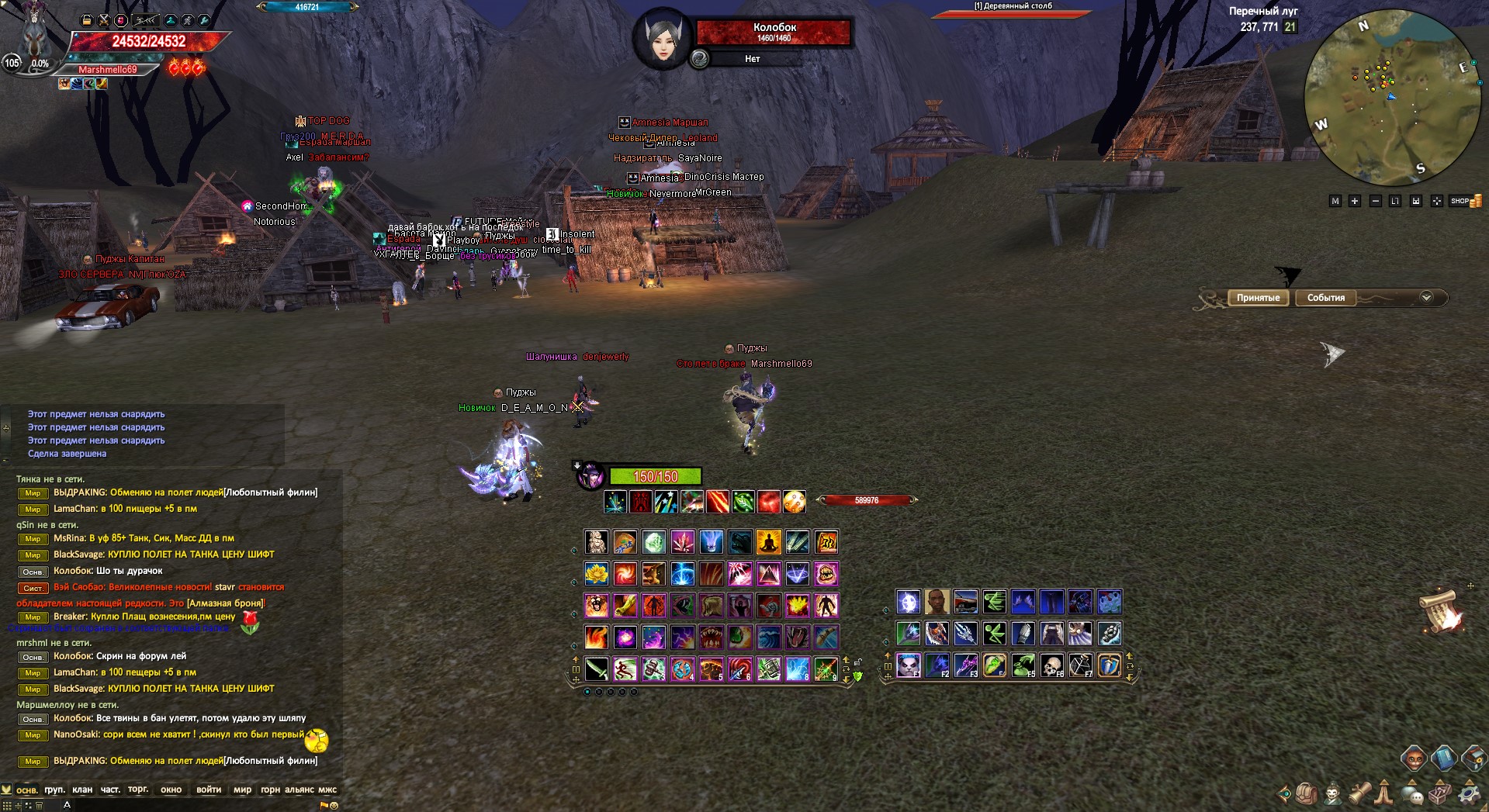Toggle the crosshair tracking button below the minimap
Viewport: 1489px width, 812px height.
coord(1437,201)
